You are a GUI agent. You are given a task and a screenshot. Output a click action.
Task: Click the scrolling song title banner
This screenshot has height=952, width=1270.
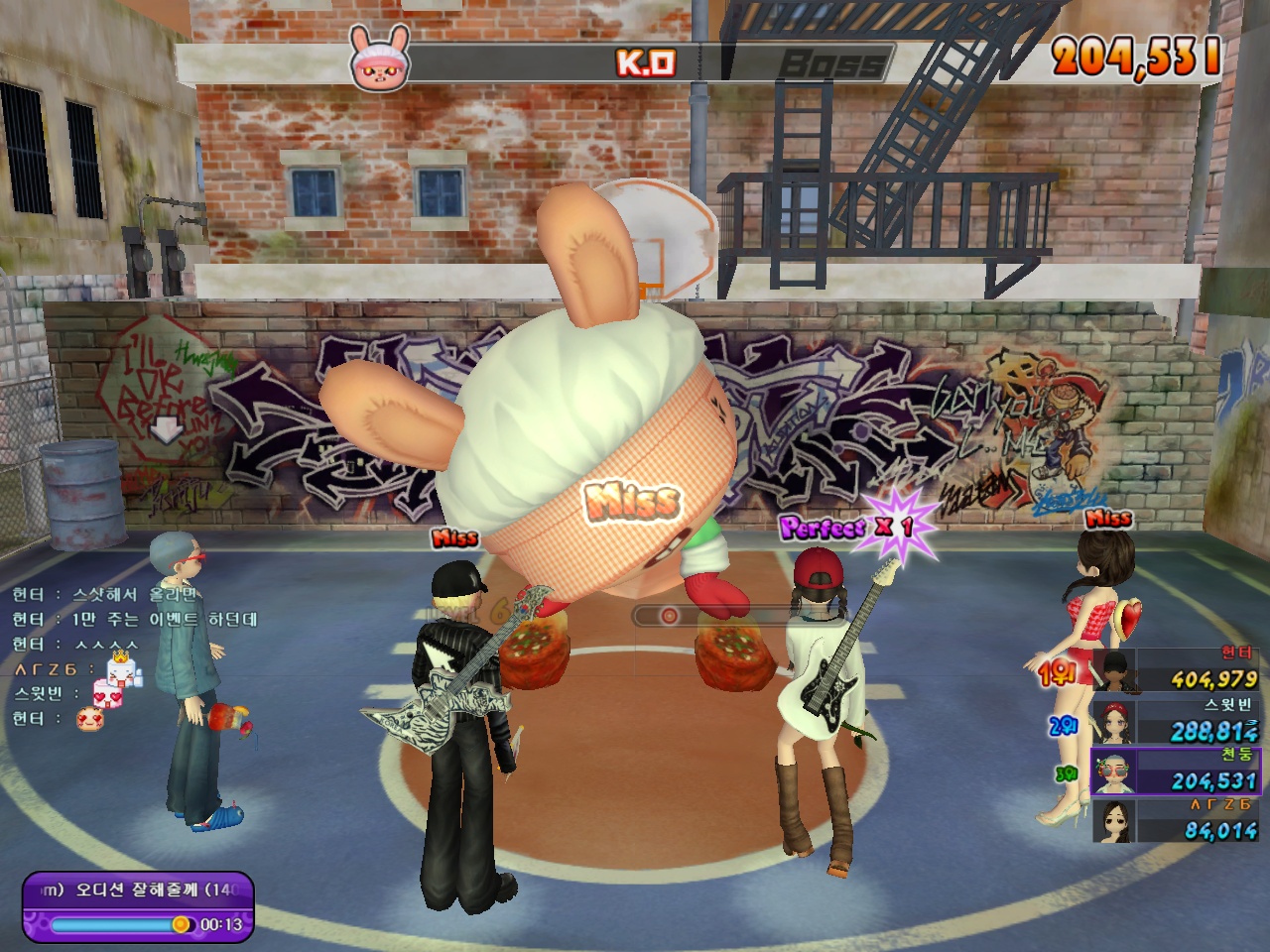pos(139,890)
